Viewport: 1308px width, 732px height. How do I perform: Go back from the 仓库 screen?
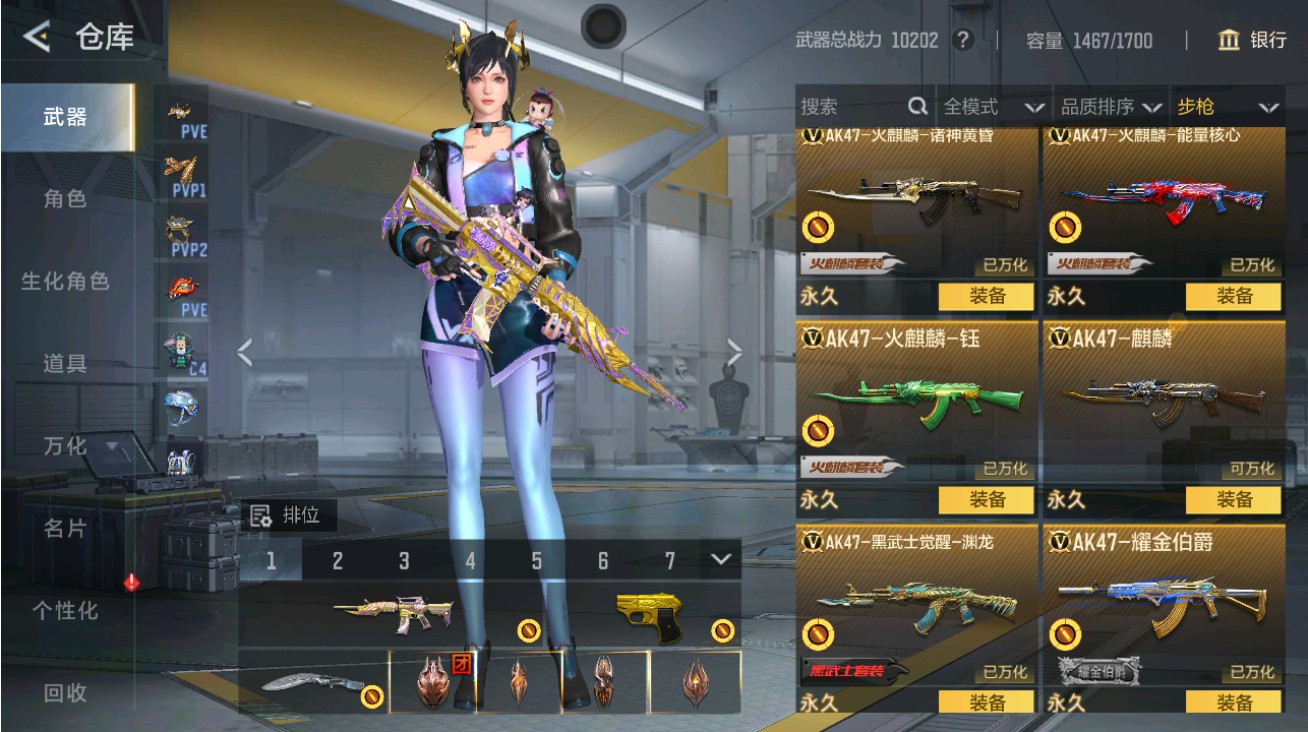pos(37,37)
